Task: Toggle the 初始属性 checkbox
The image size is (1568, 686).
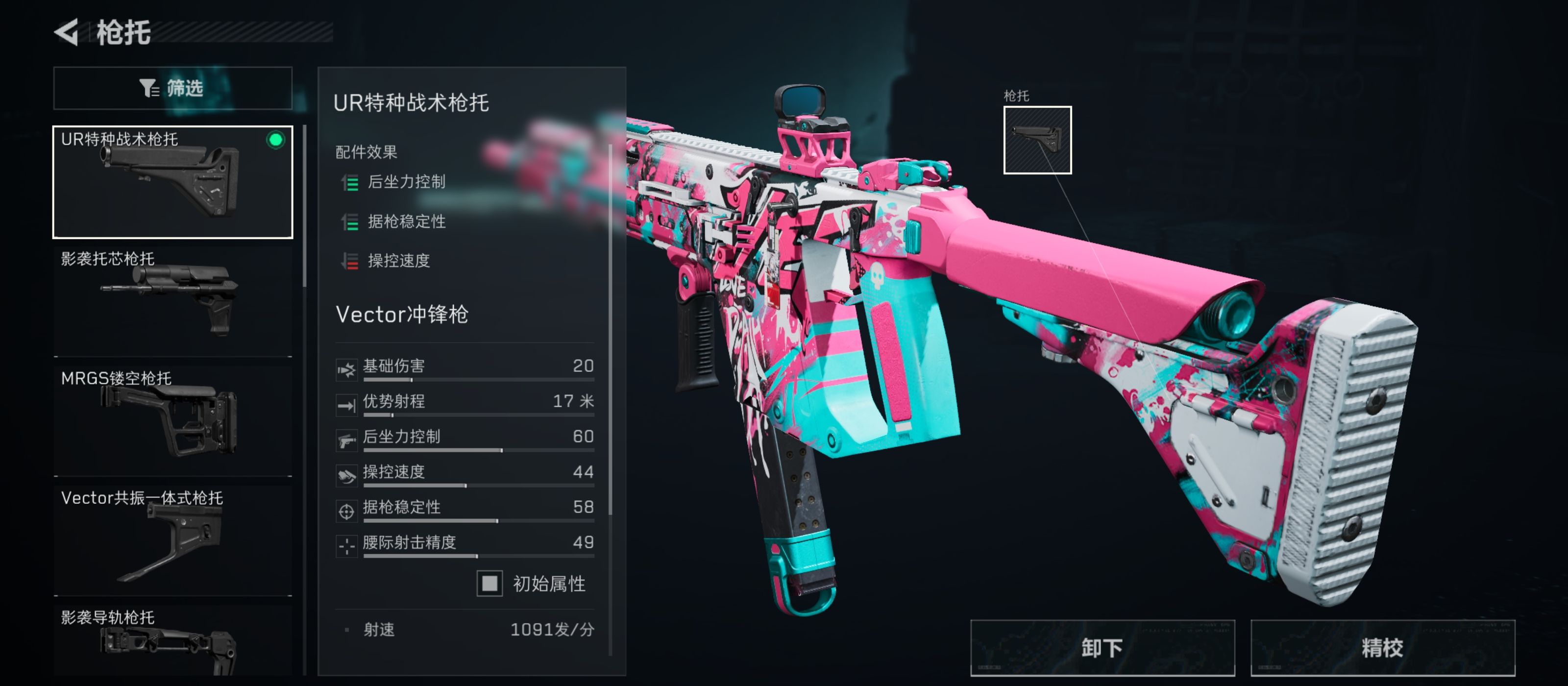Action: [490, 583]
